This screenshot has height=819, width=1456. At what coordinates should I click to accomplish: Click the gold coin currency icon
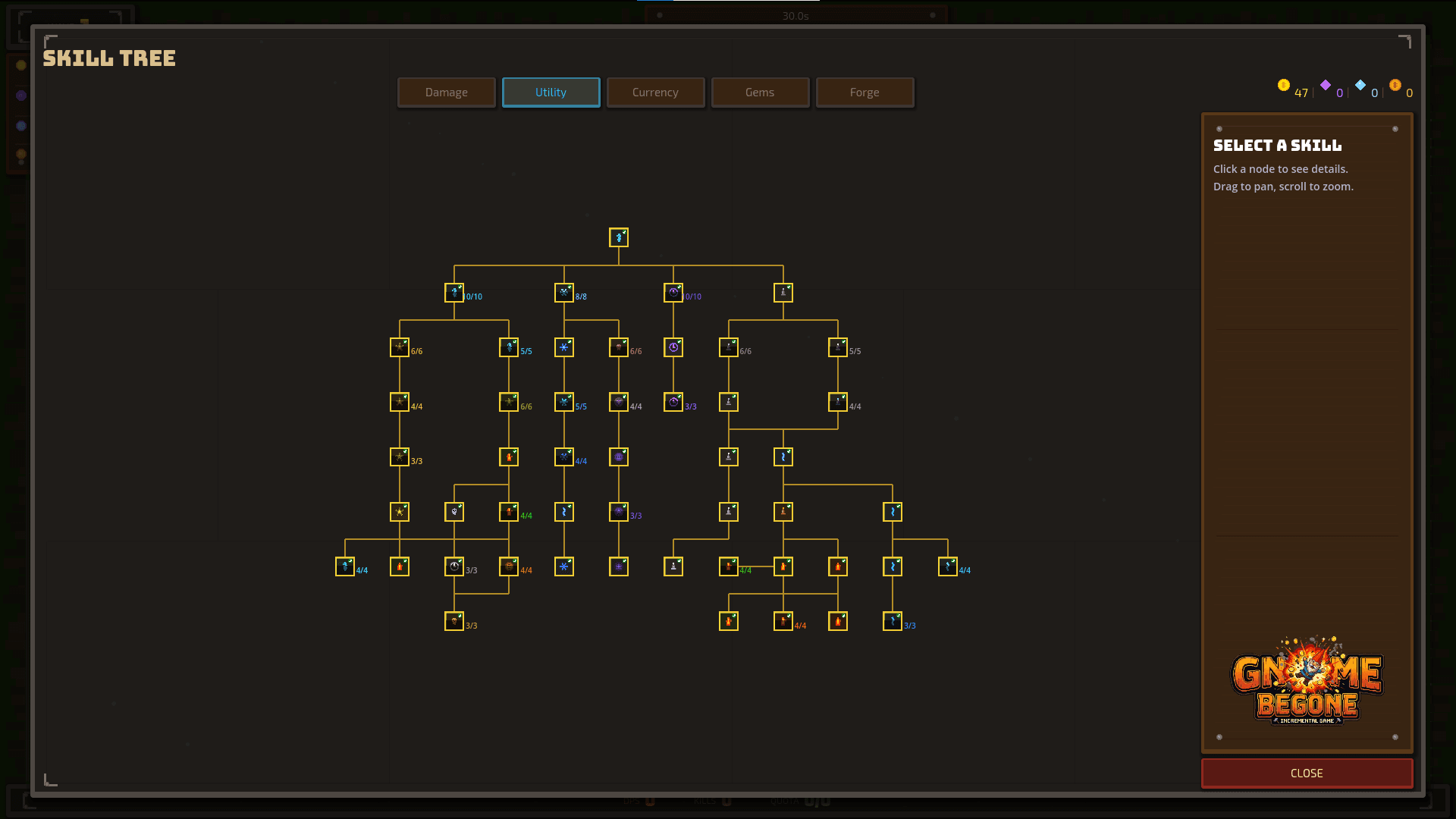click(1283, 86)
